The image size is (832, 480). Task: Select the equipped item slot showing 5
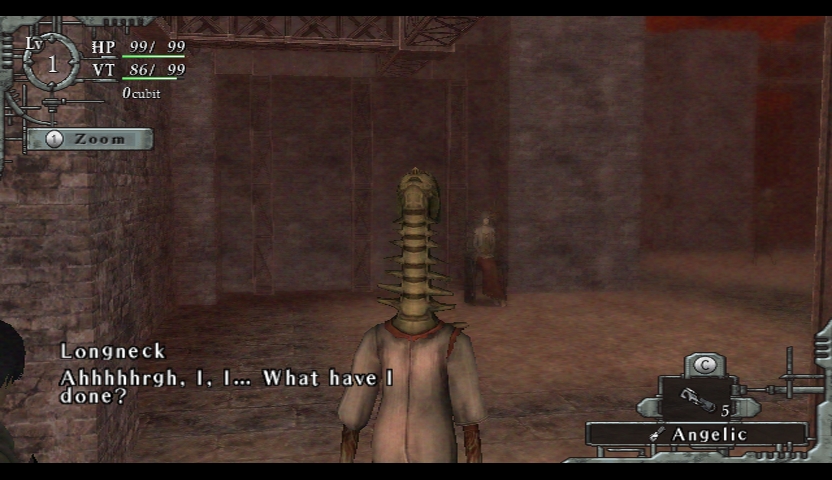(698, 399)
